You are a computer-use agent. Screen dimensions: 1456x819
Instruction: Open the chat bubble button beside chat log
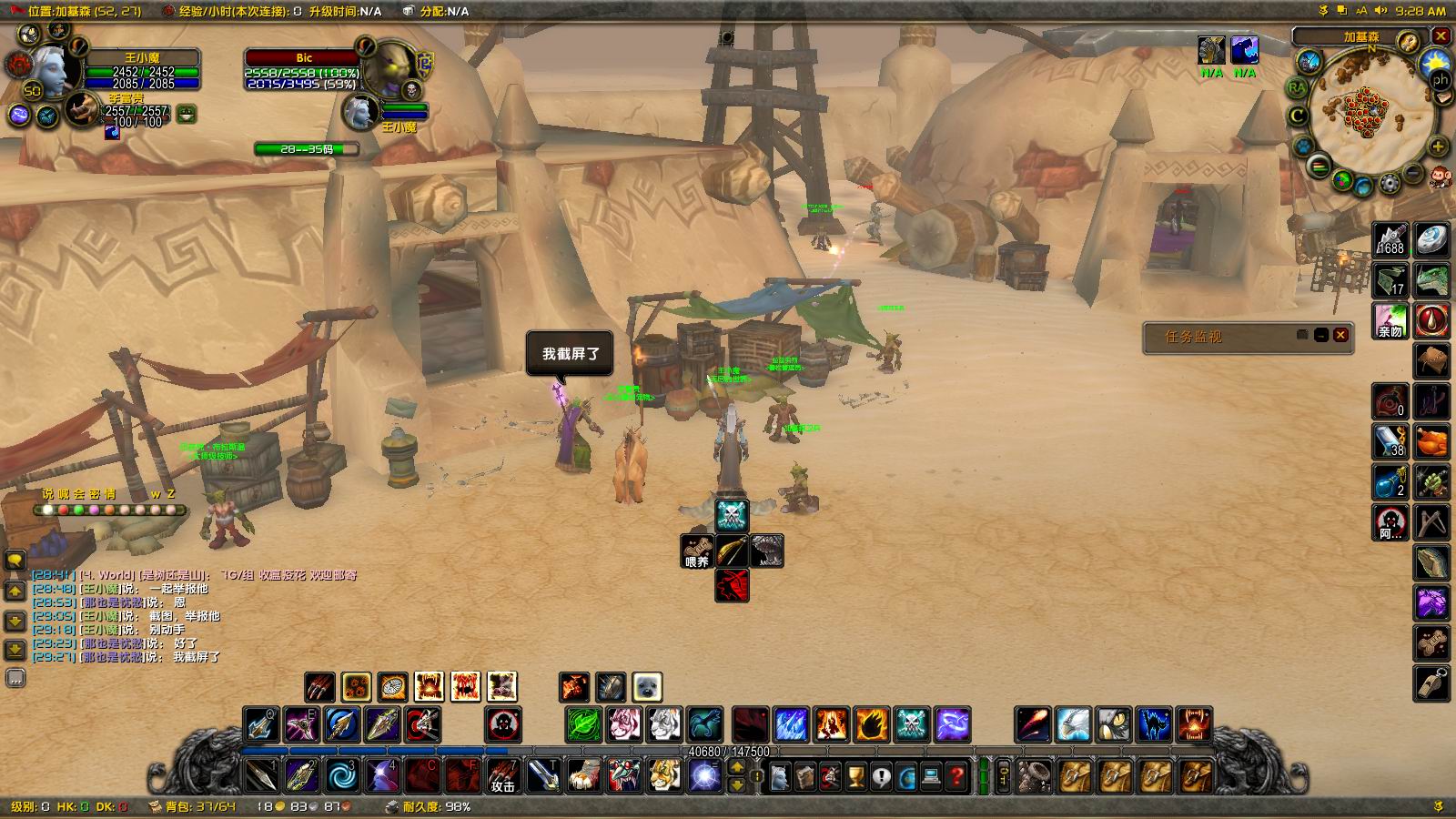point(15,560)
